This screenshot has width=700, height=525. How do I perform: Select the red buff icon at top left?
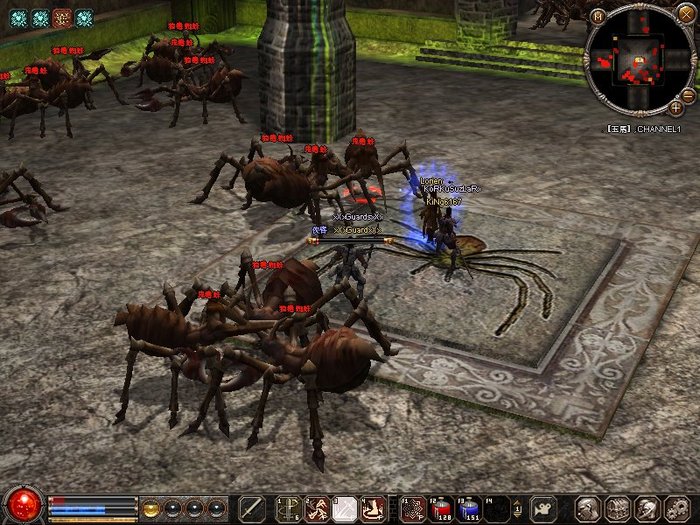click(x=61, y=17)
